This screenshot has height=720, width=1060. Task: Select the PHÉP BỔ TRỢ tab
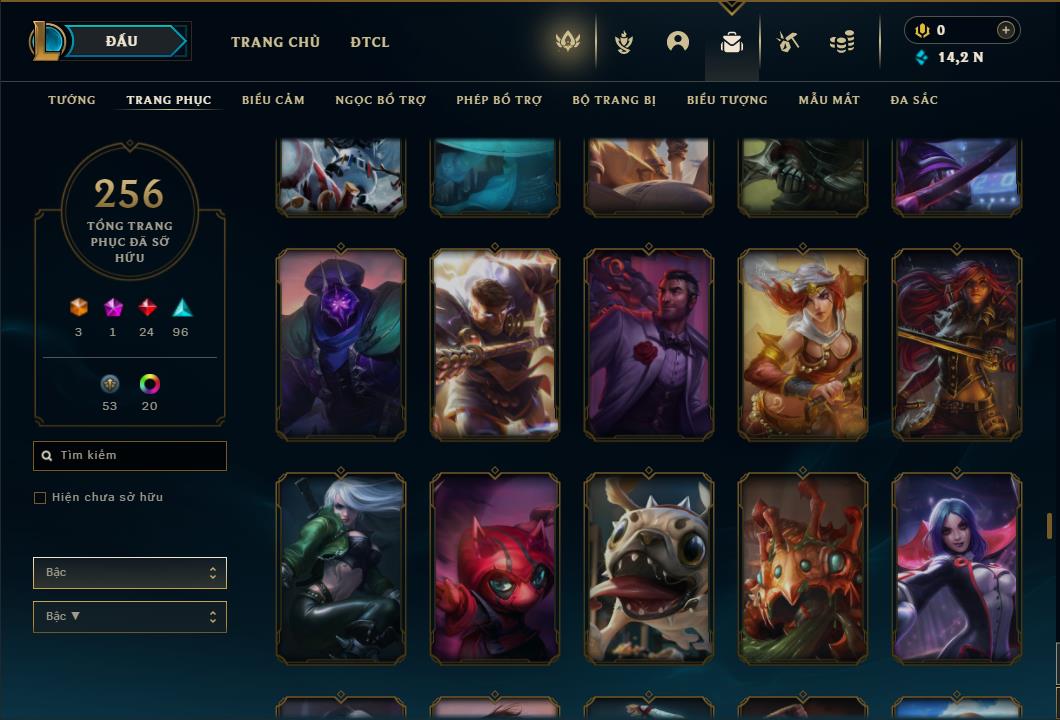point(499,100)
